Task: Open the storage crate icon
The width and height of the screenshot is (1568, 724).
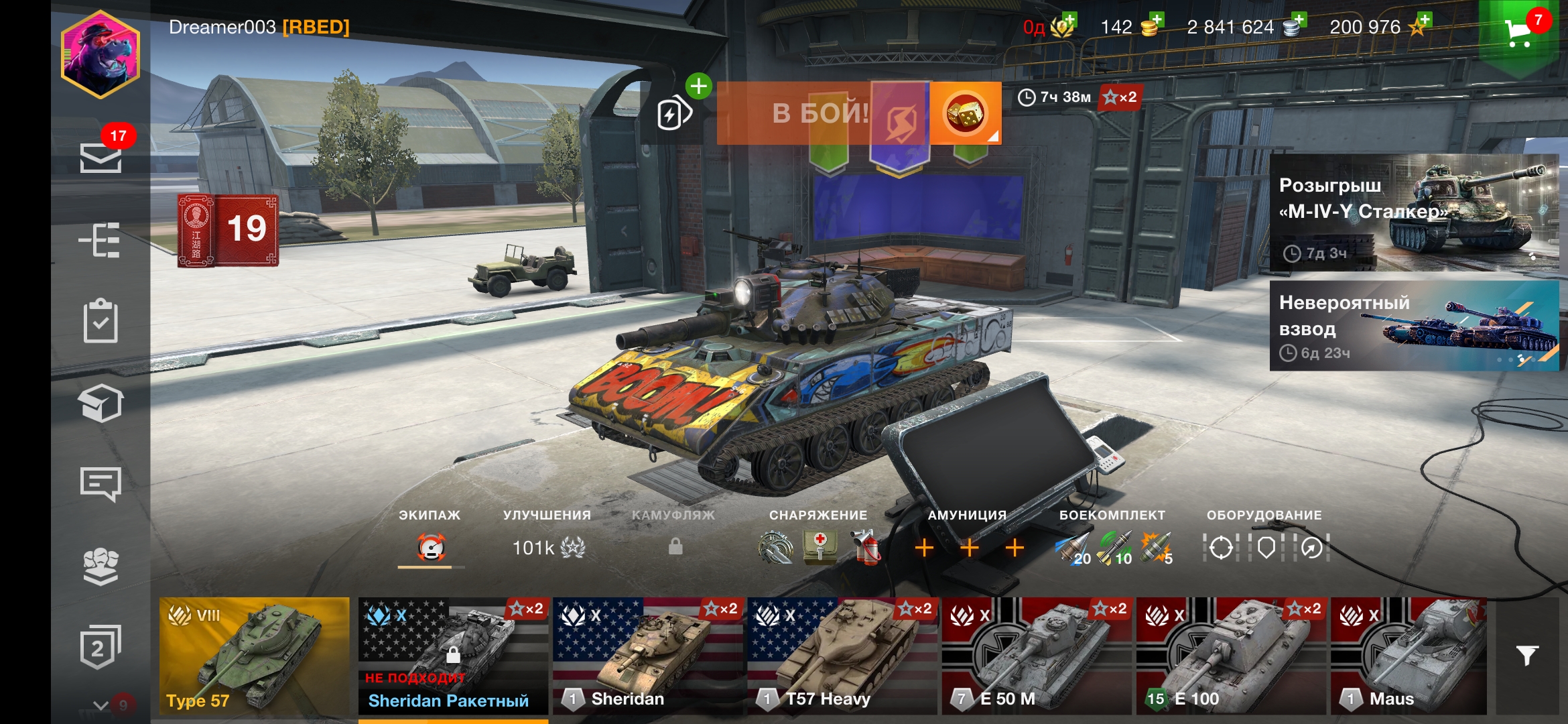Action: (x=101, y=404)
